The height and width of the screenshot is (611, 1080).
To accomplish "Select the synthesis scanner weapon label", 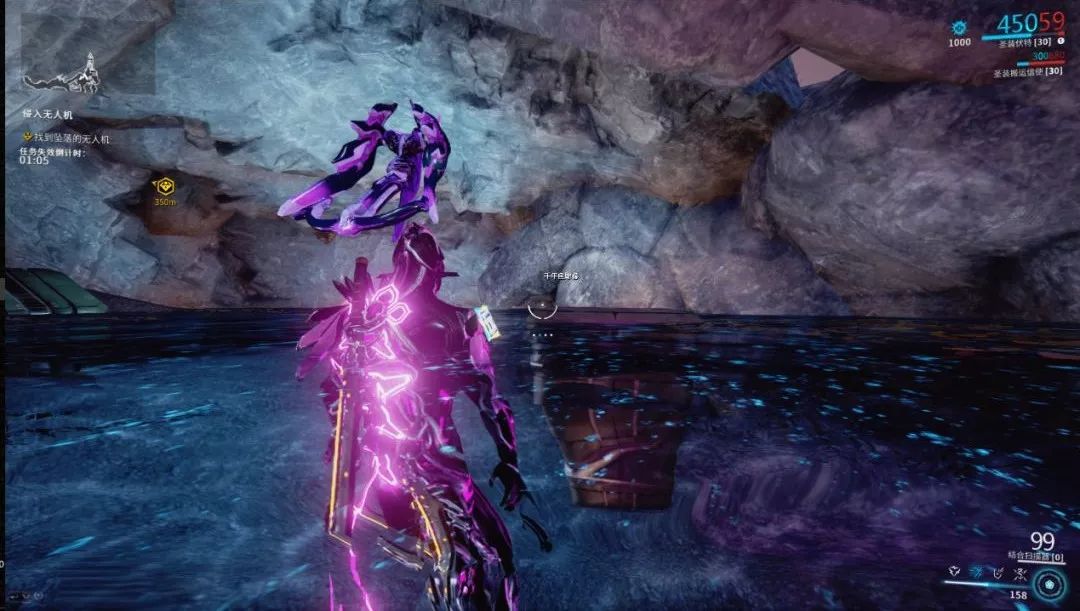I will [x=1034, y=554].
